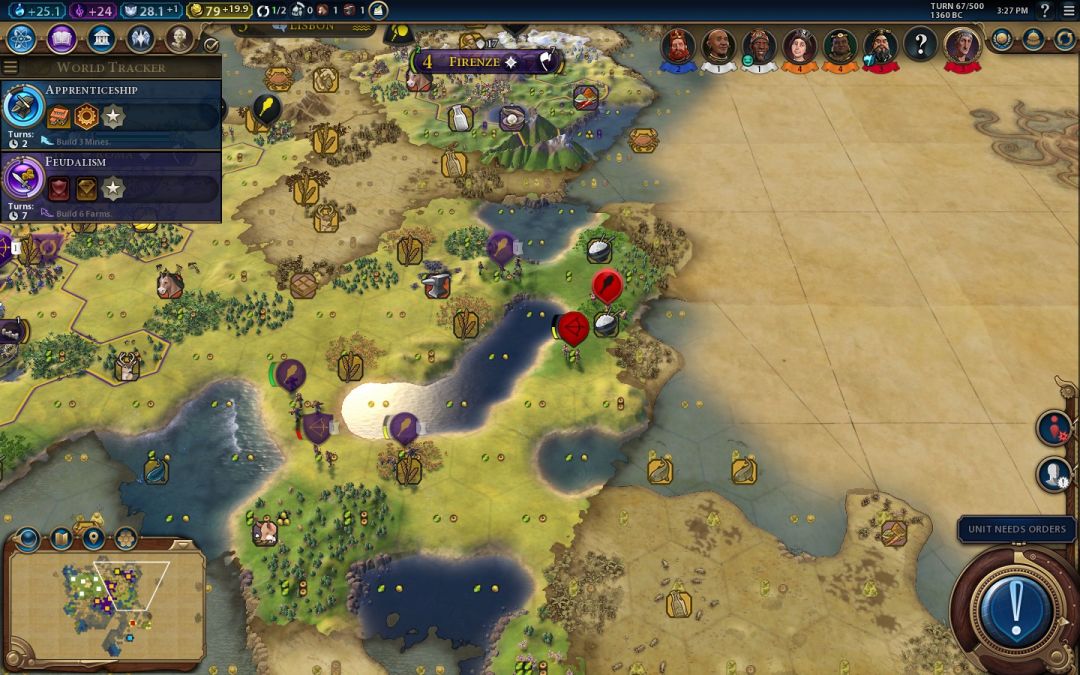Open the minimap map pins tool

tap(93, 539)
